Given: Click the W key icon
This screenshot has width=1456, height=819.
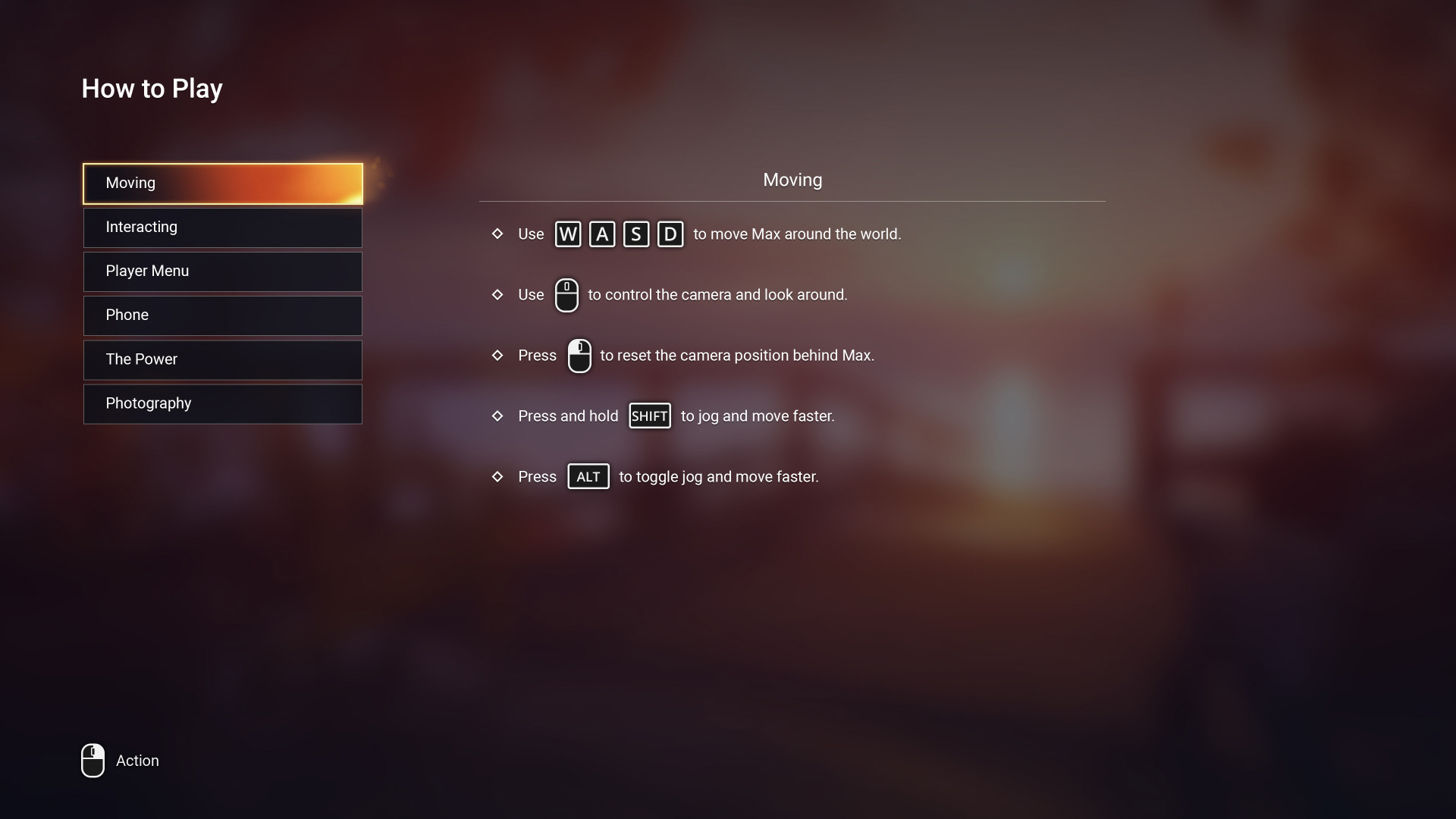Looking at the screenshot, I should click(567, 234).
